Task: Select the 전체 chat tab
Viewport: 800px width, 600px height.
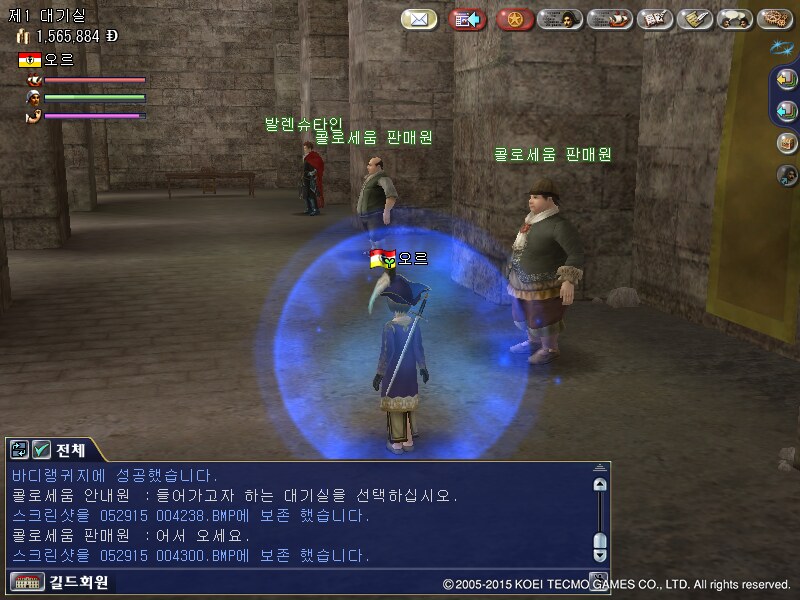Action: 71,449
